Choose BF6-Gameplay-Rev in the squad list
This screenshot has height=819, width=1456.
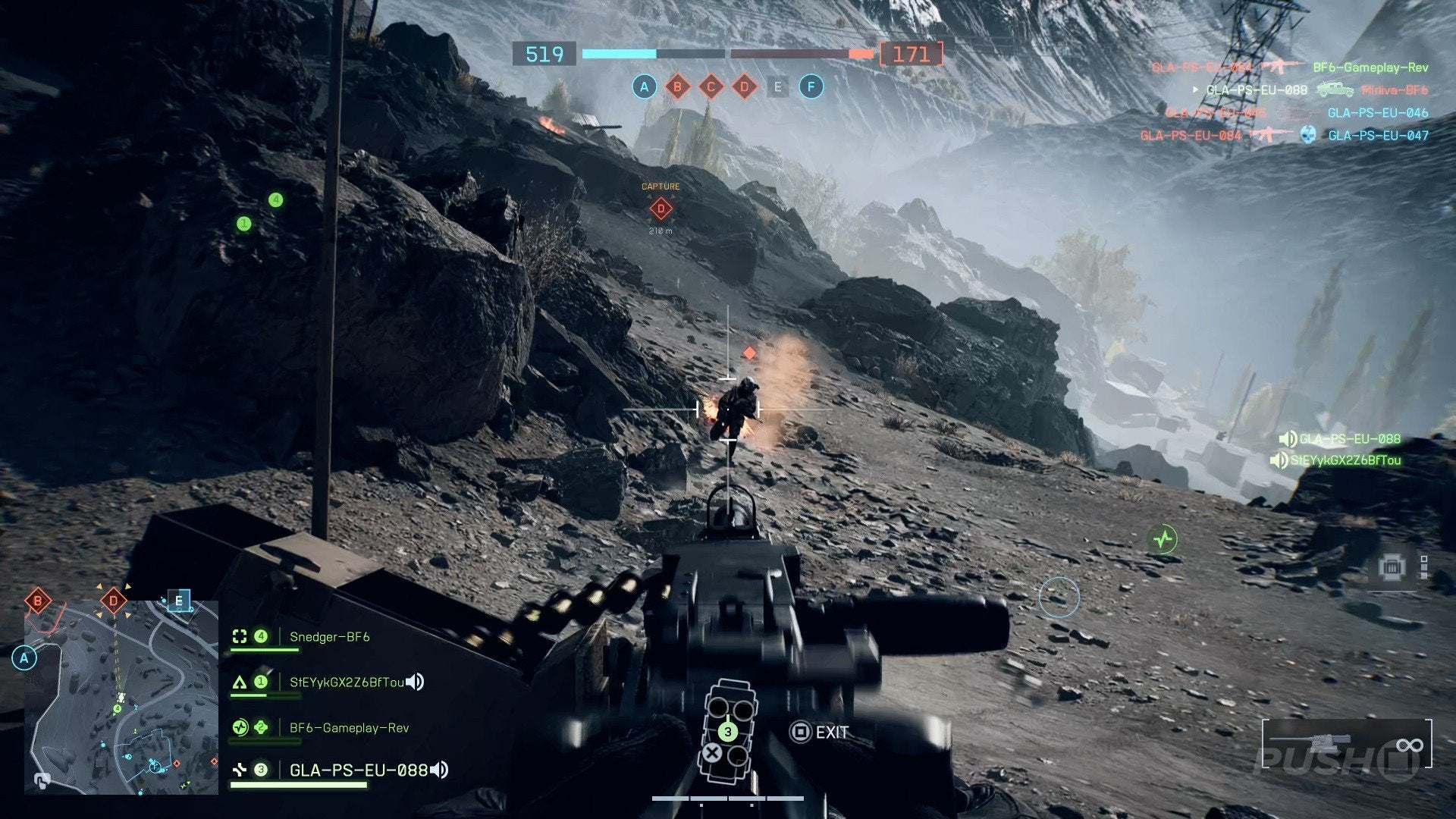tap(349, 728)
